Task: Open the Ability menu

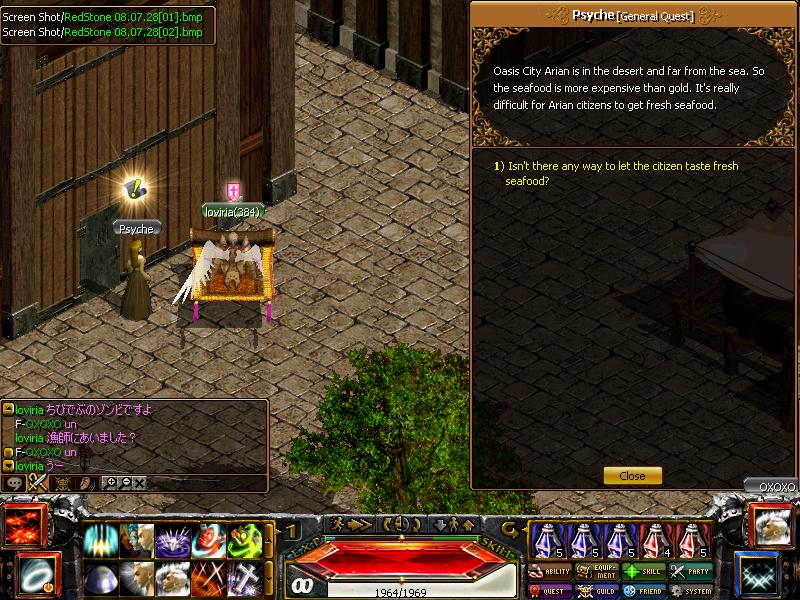Action: 549,572
